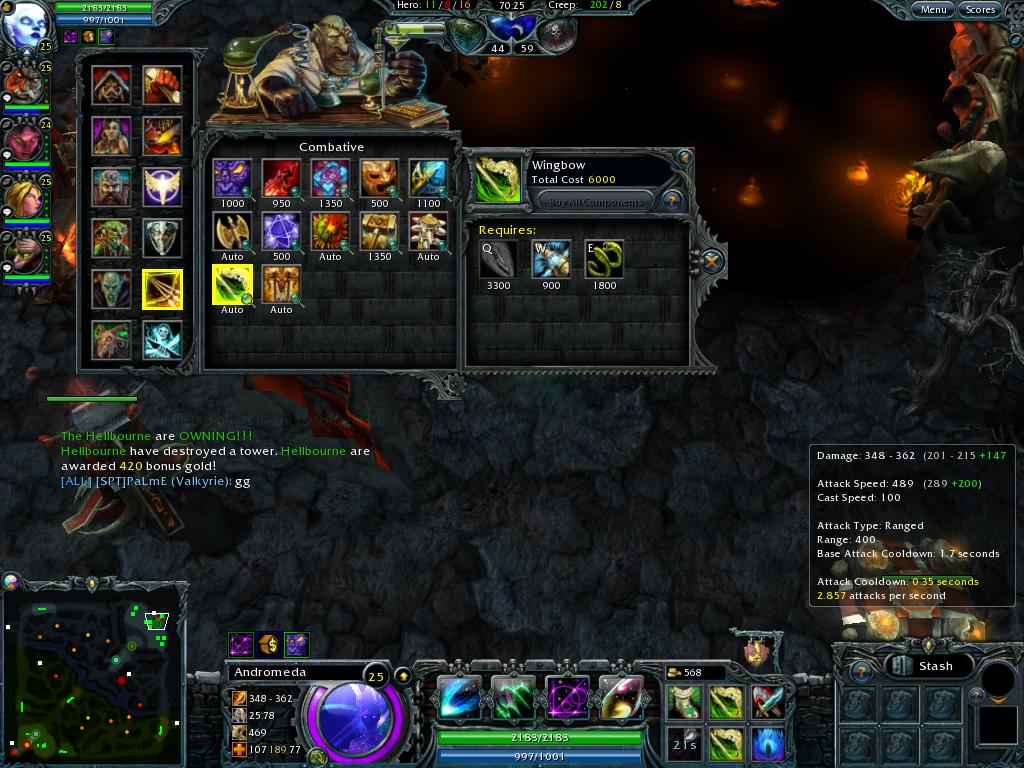Pick the 950-gold red item
Screen dimensions: 1024x768
pos(281,179)
